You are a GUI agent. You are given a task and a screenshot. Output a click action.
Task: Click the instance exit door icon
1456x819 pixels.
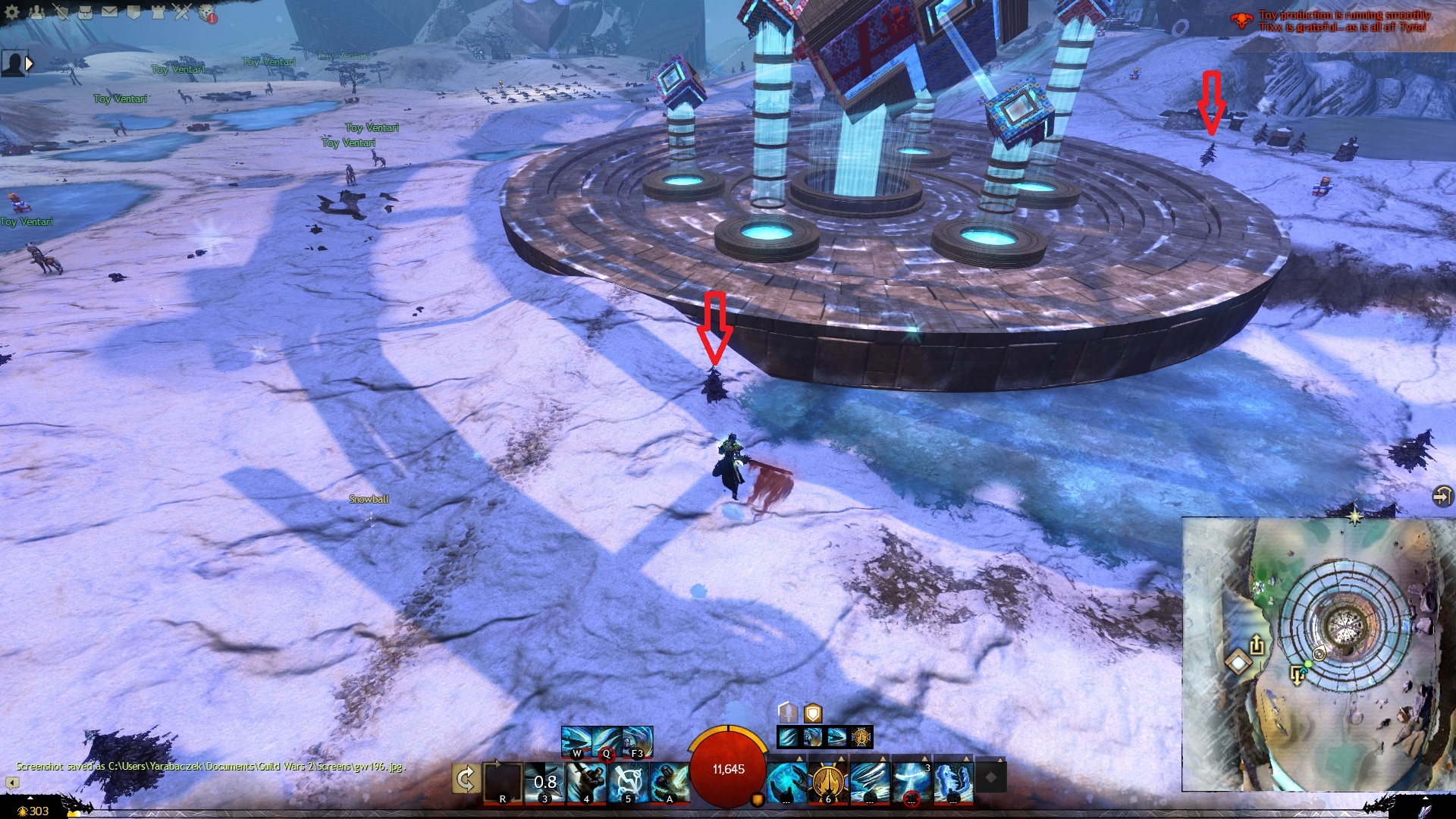coord(1442,496)
